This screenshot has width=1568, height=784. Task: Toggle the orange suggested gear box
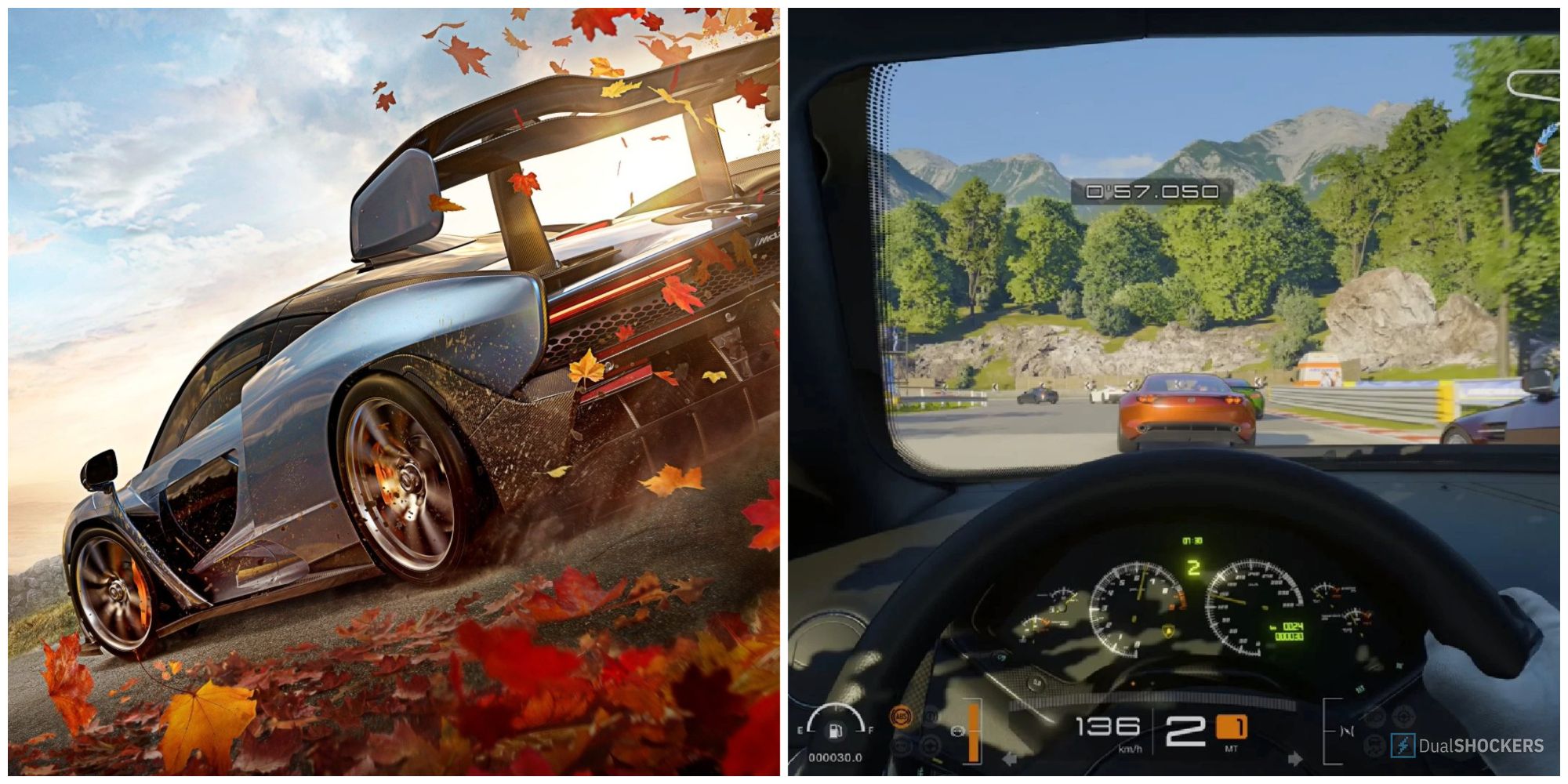pos(1231,725)
